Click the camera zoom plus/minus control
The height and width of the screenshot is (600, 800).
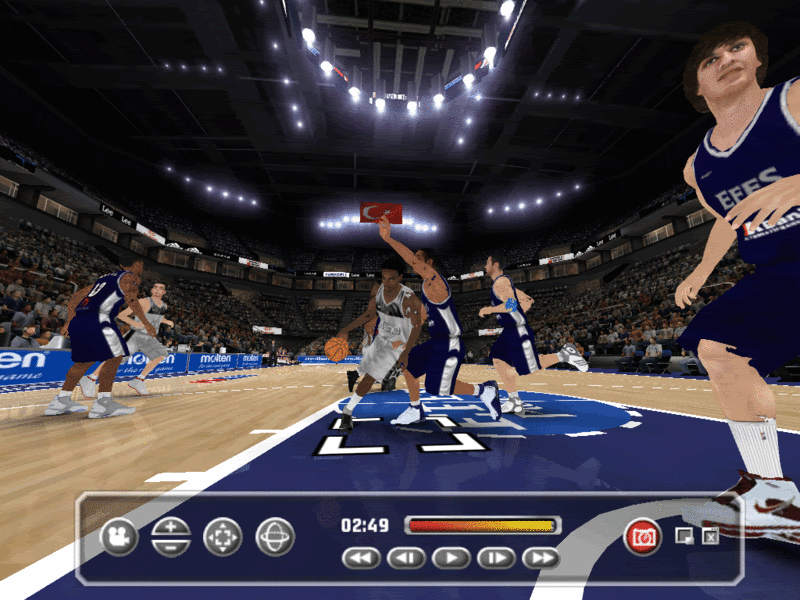(x=171, y=537)
